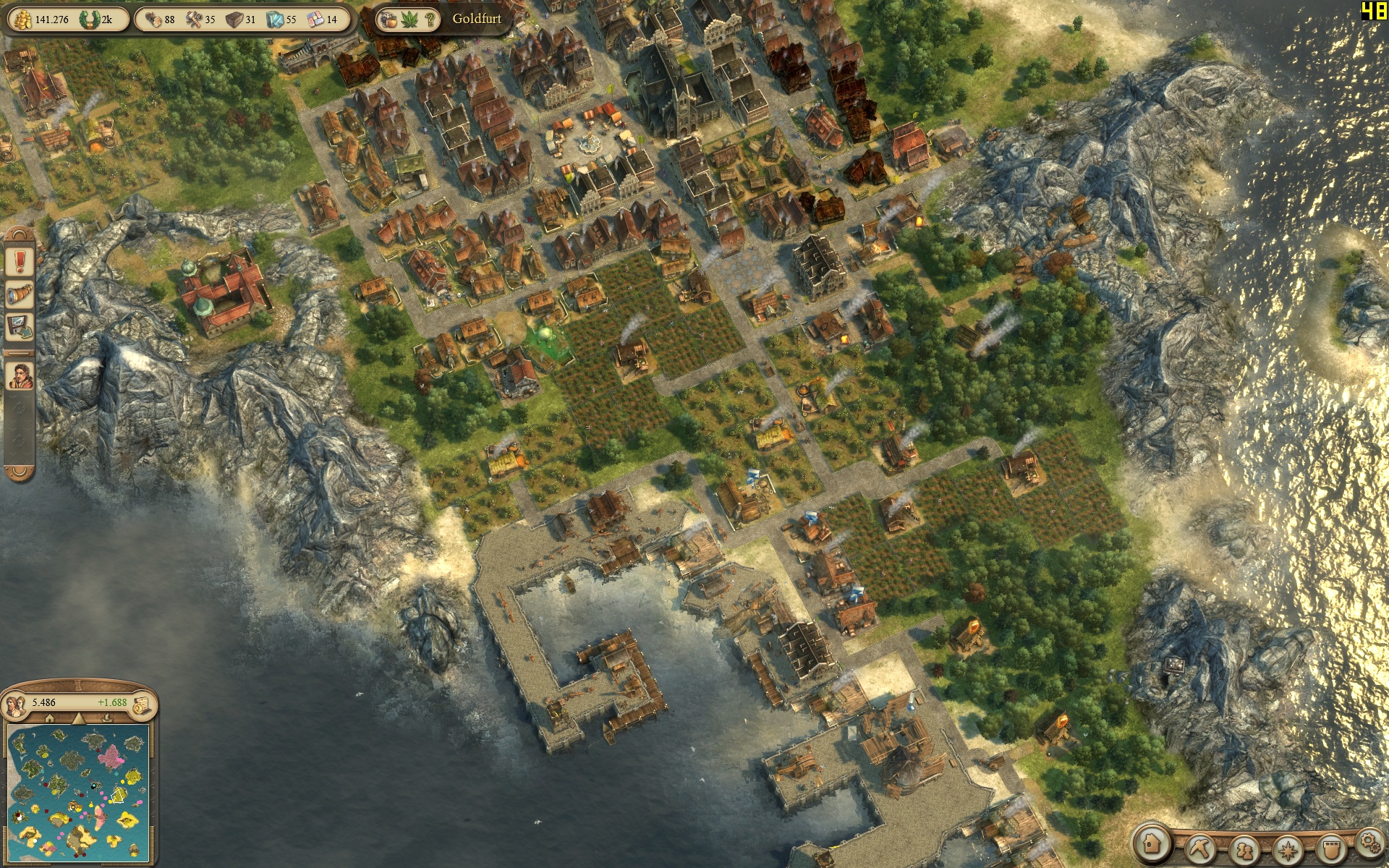
Task: Click the floppy disk save notification
Action: (20, 327)
